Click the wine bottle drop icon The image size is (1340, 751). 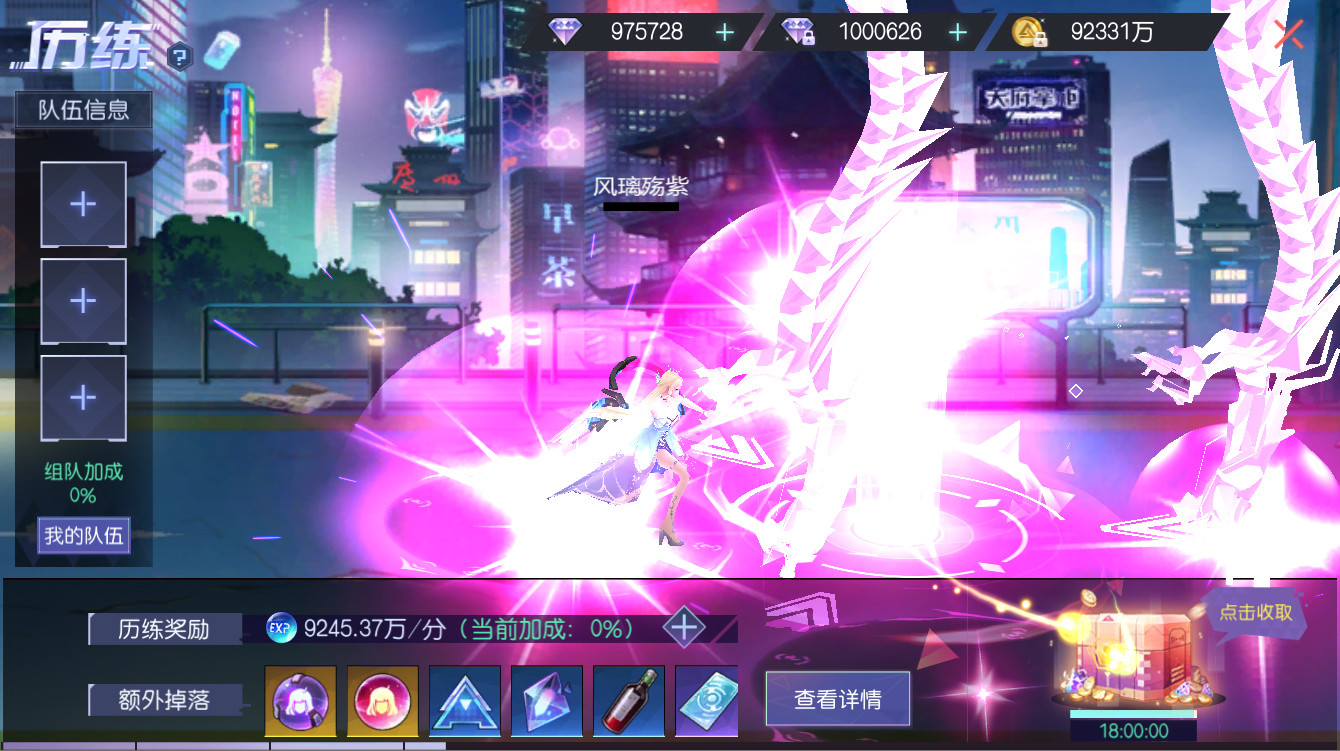click(x=626, y=701)
